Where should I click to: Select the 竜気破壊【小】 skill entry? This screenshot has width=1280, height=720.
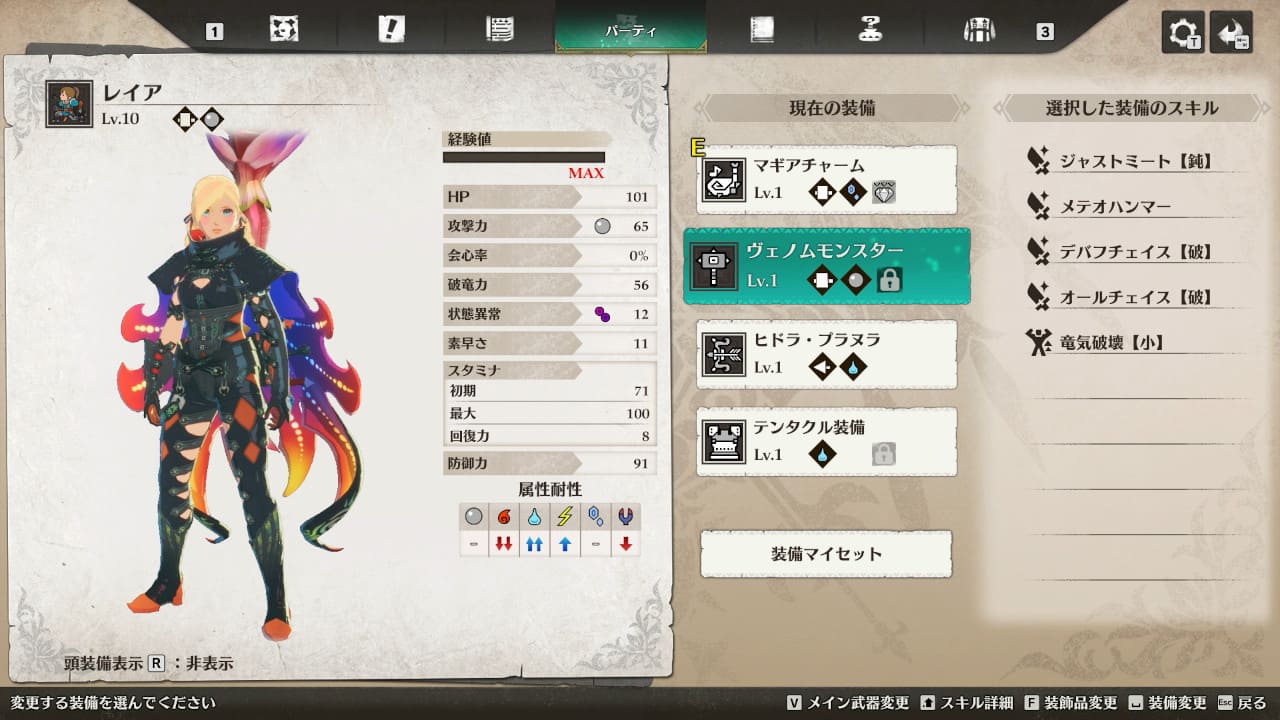[1111, 343]
